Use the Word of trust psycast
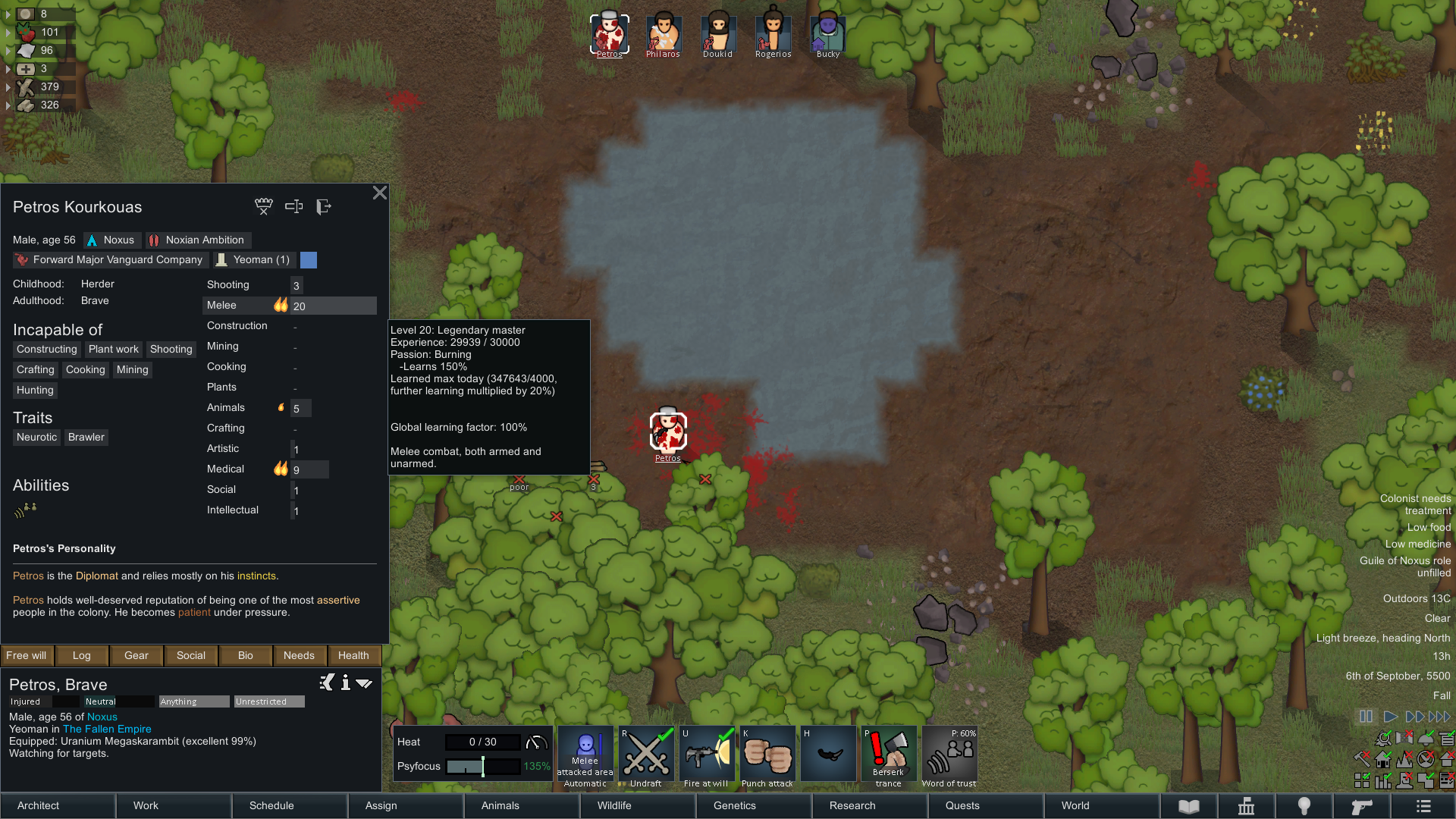 [x=949, y=756]
